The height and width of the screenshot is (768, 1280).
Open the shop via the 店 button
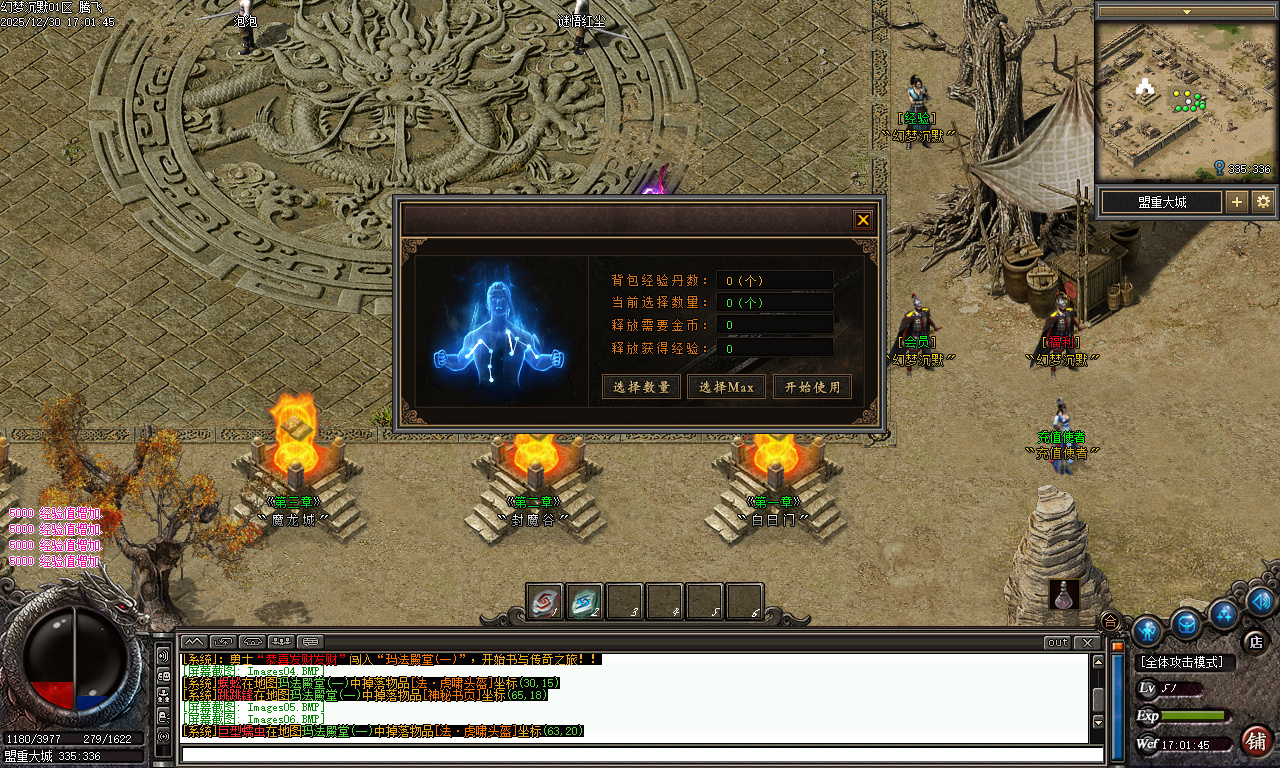pyautogui.click(x=1254, y=641)
